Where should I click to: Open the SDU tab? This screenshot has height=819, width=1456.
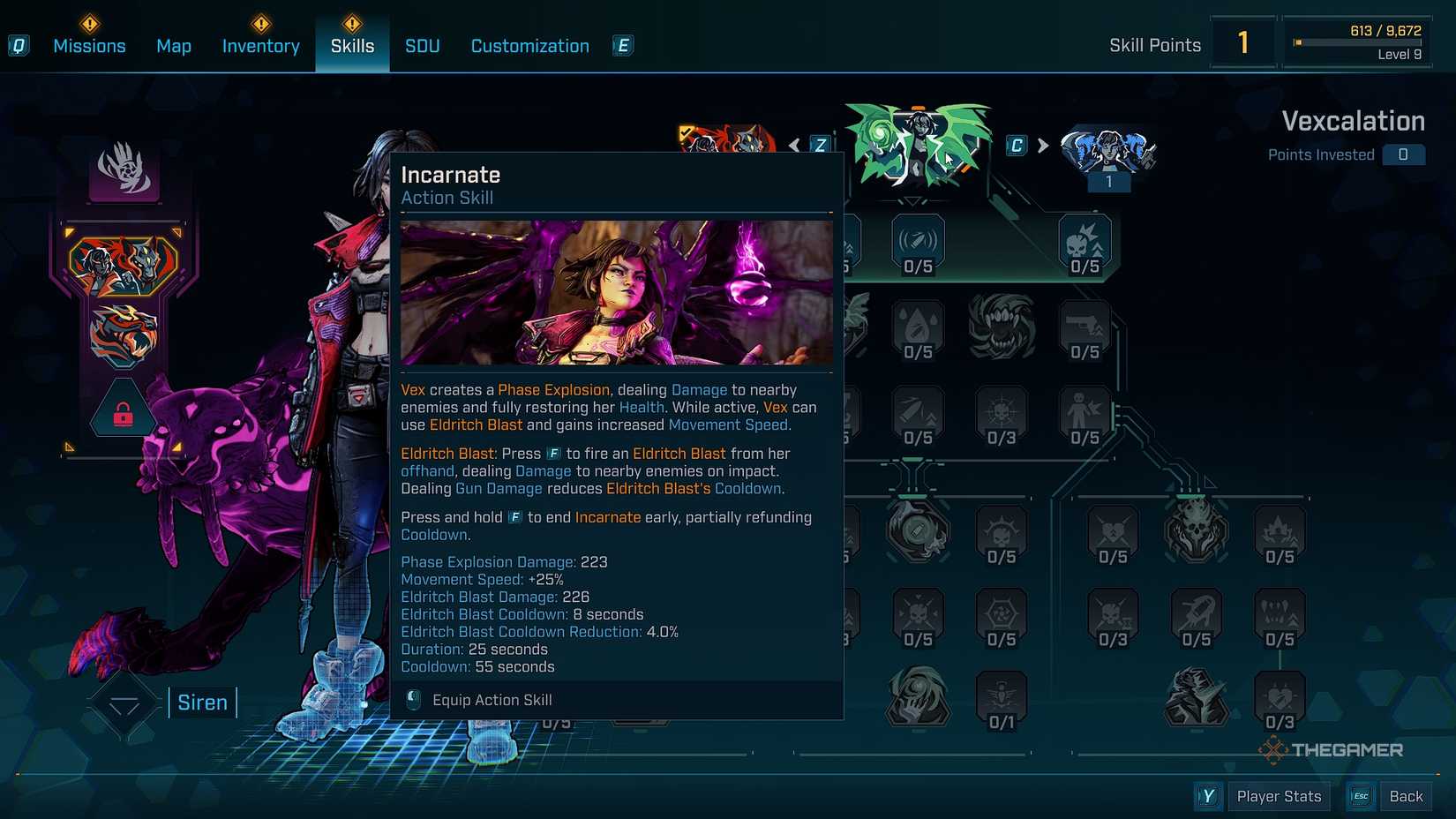coord(422,46)
